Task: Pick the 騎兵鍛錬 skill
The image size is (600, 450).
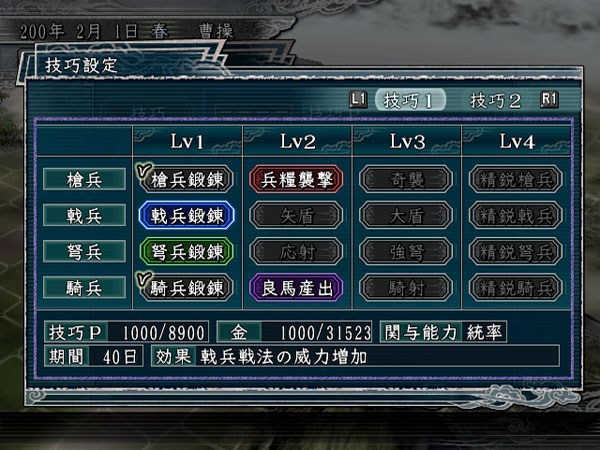Action: (x=187, y=287)
